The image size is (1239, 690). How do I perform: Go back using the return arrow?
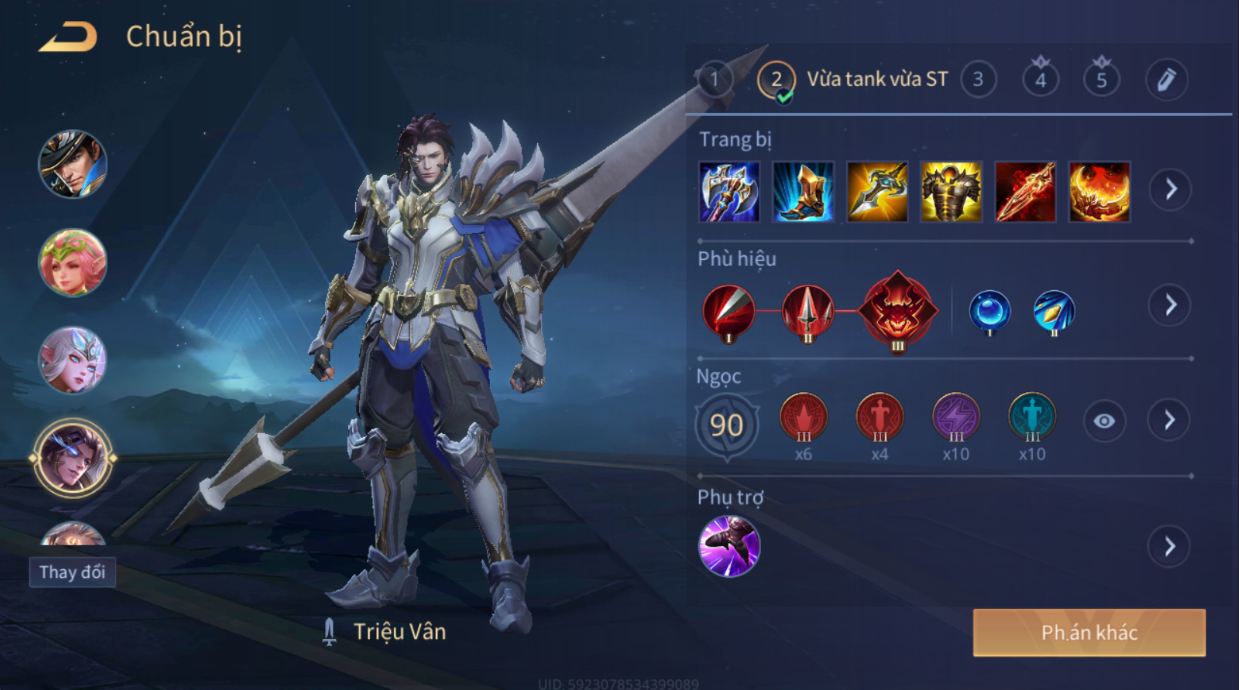[x=68, y=39]
